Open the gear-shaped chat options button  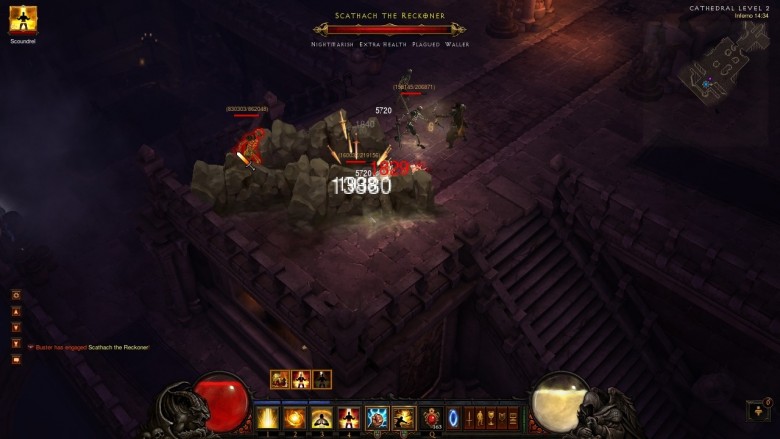(x=16, y=295)
